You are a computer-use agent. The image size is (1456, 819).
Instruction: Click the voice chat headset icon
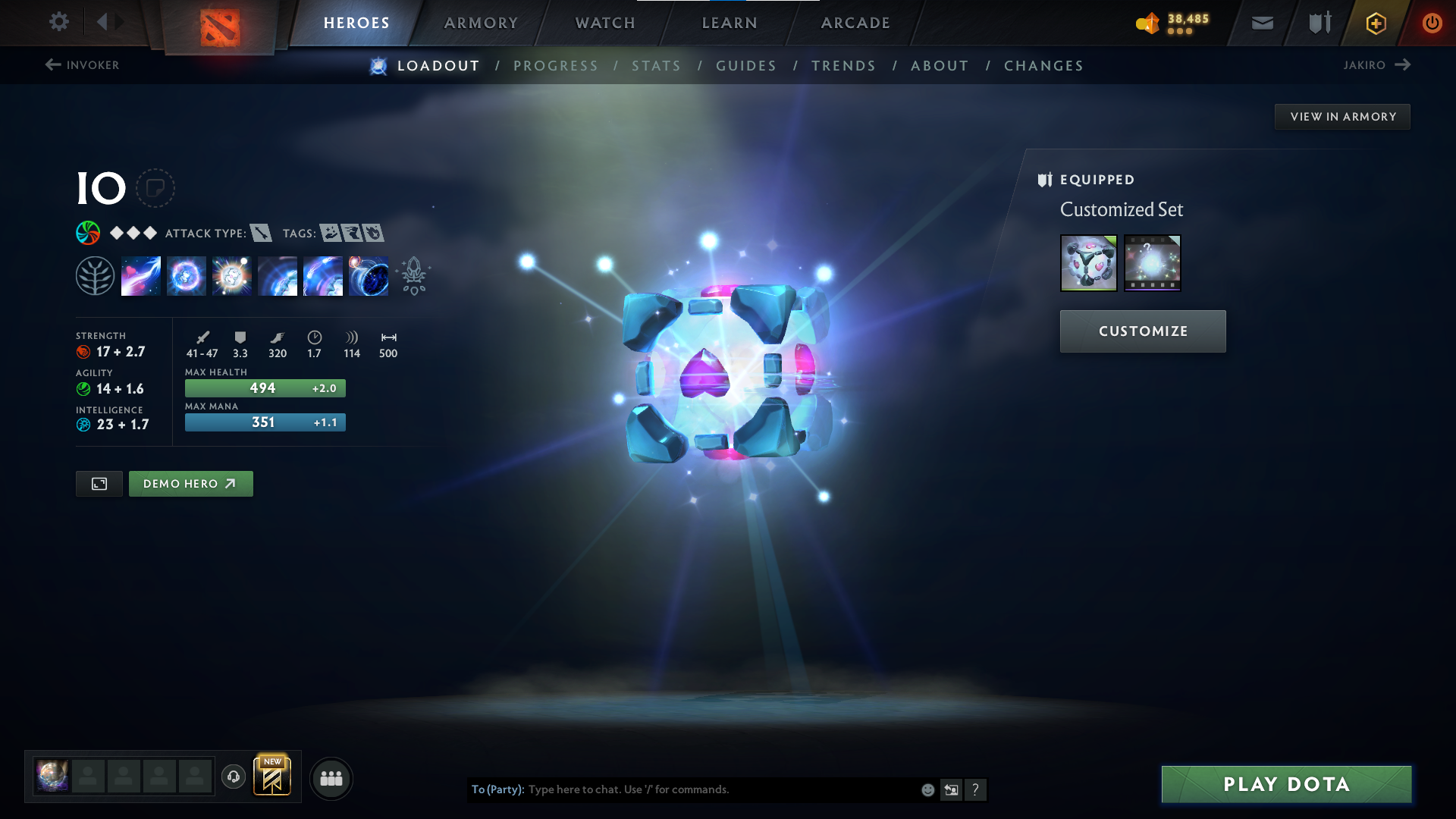click(x=233, y=777)
